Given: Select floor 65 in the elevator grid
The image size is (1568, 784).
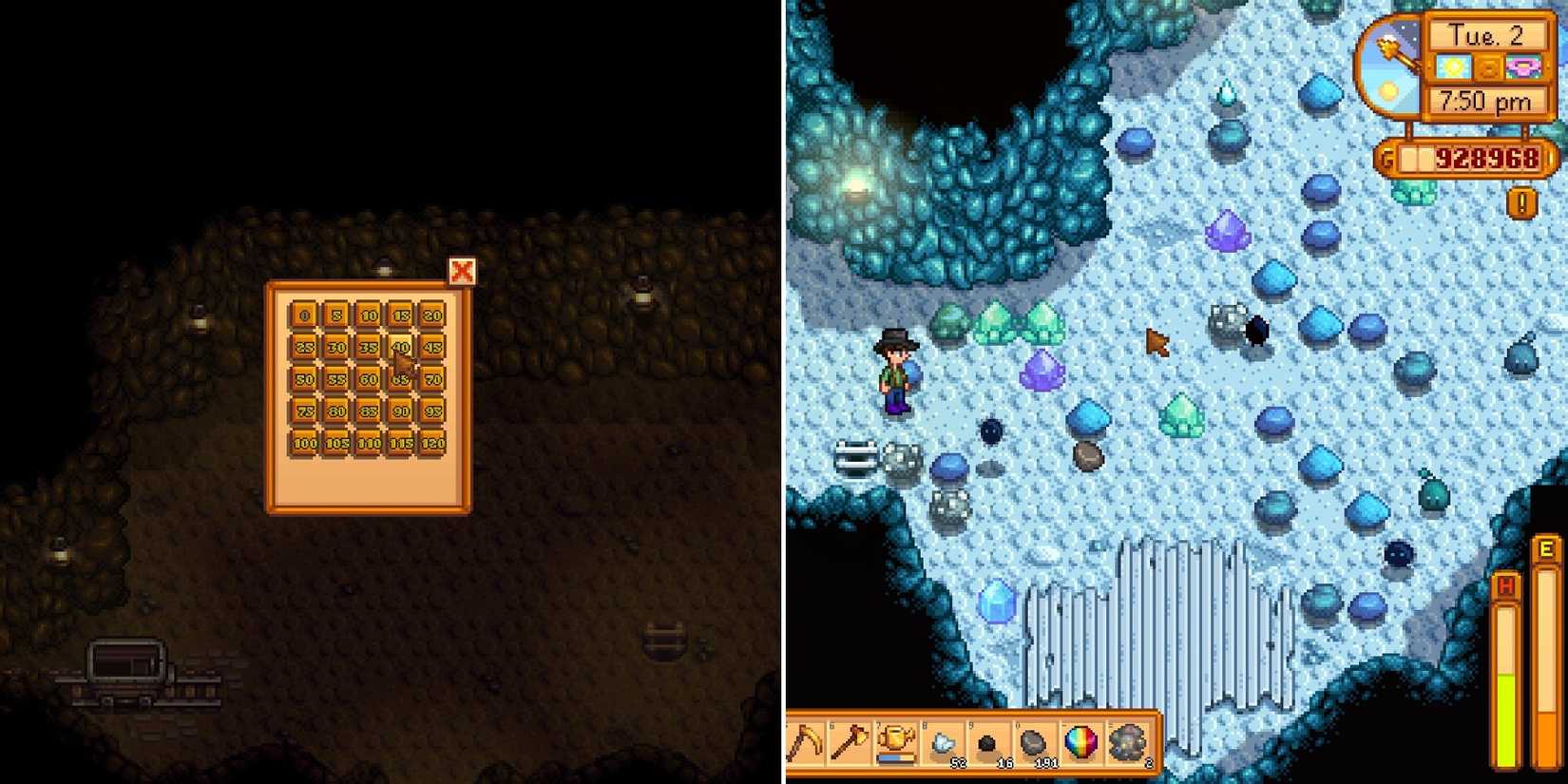Looking at the screenshot, I should tap(401, 378).
